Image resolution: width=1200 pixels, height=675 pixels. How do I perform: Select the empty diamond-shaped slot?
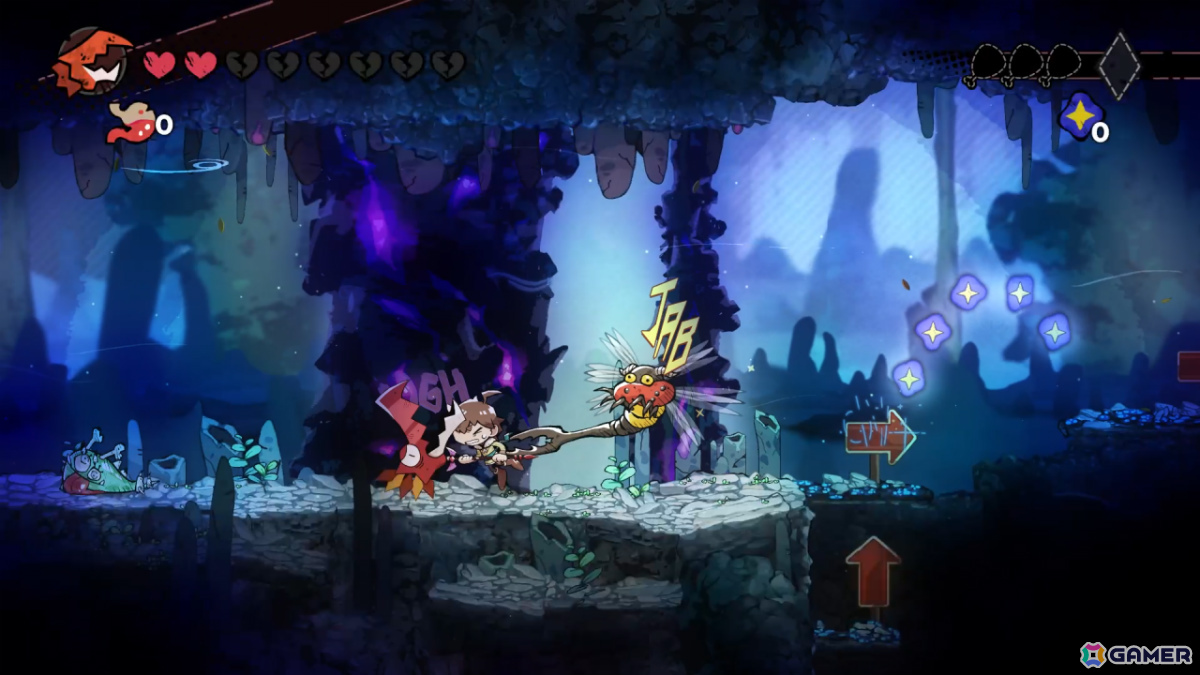pos(1119,66)
